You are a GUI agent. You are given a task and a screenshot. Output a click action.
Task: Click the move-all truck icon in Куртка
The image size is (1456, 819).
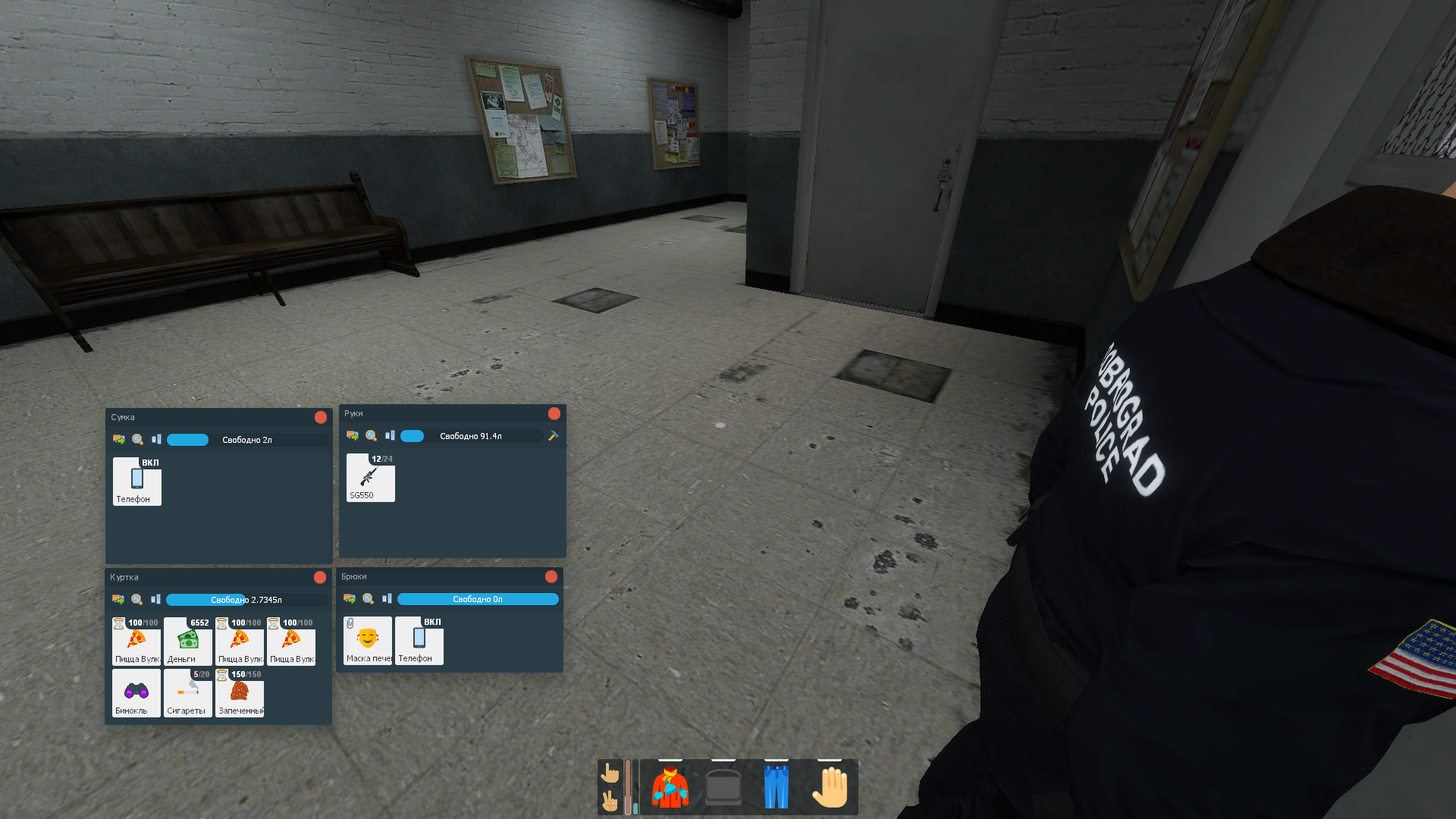click(118, 599)
